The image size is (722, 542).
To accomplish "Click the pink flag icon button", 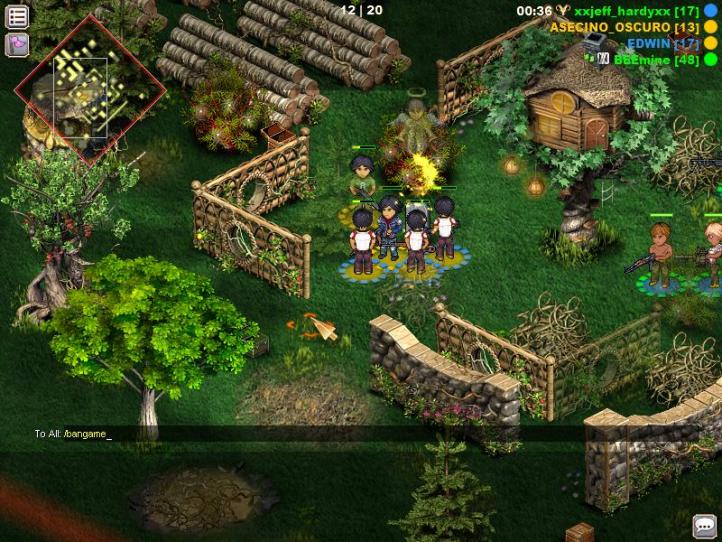I will [x=17, y=44].
